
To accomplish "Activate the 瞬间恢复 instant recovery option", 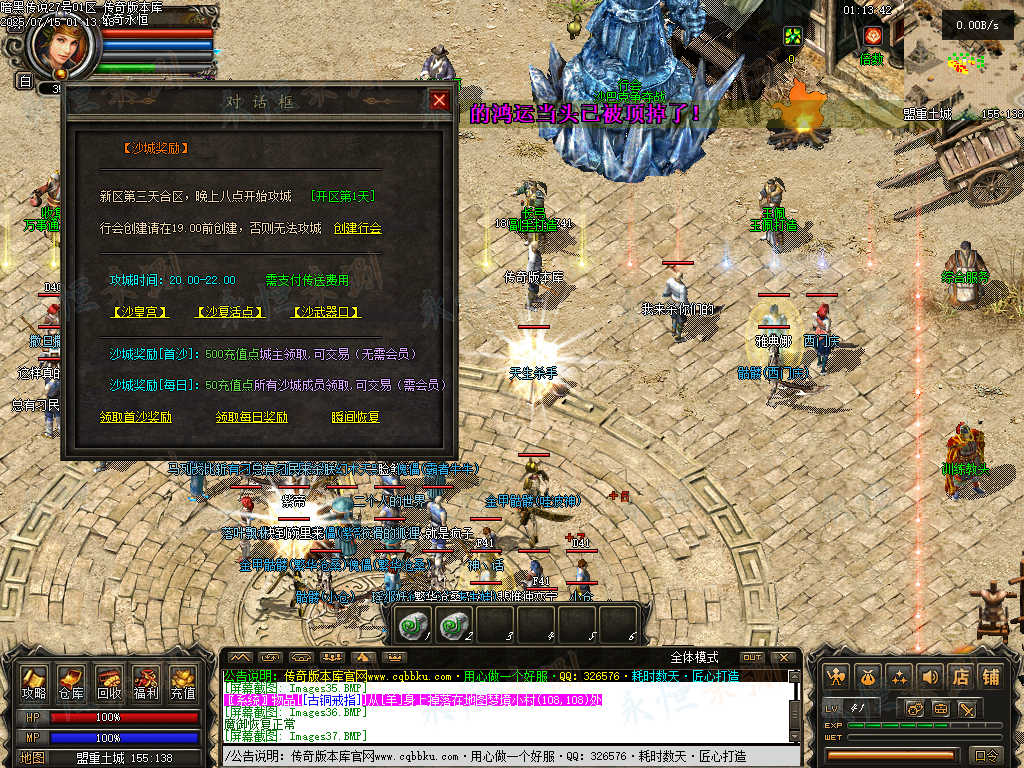I will (x=356, y=417).
